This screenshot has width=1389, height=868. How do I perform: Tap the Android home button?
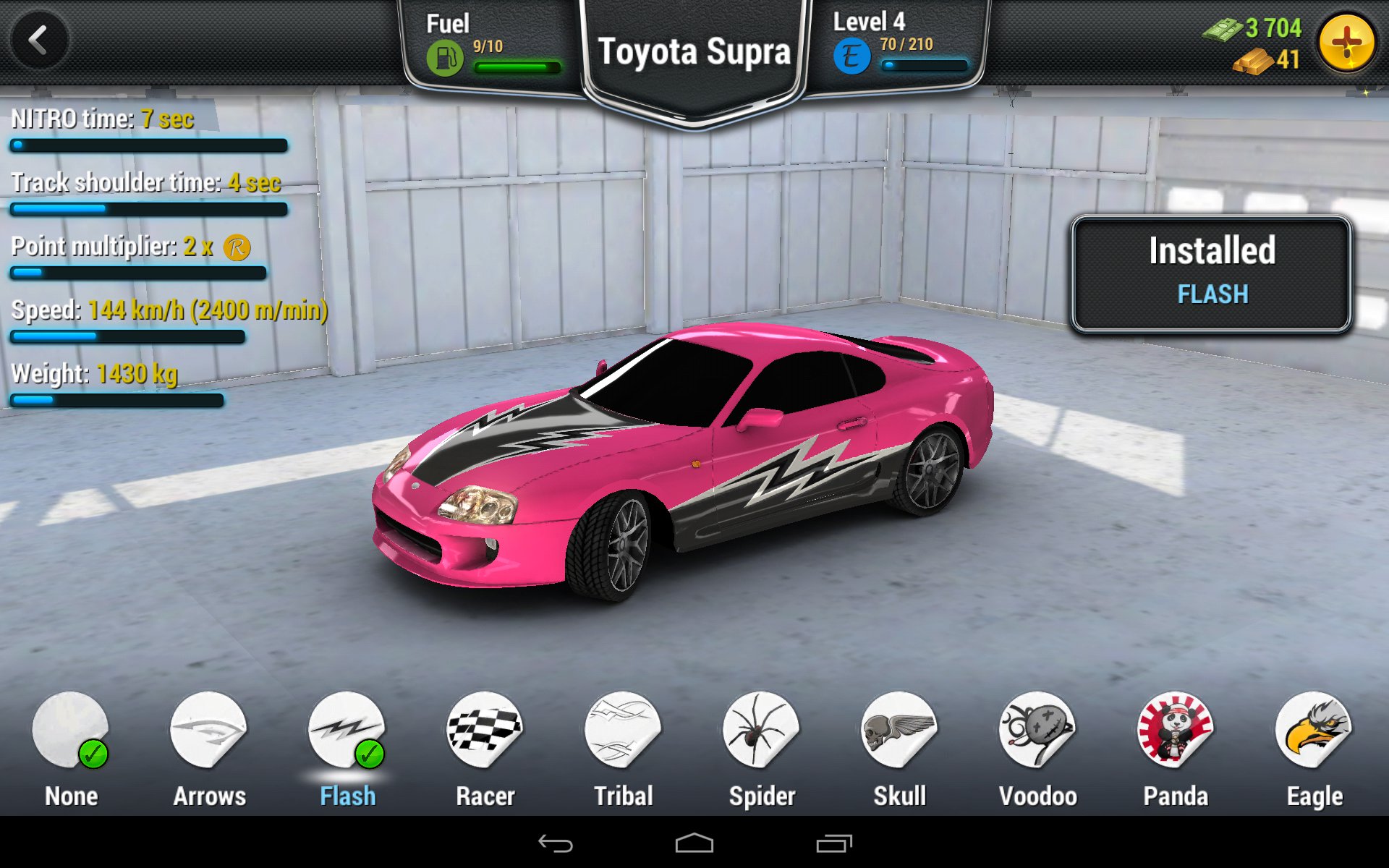(694, 843)
